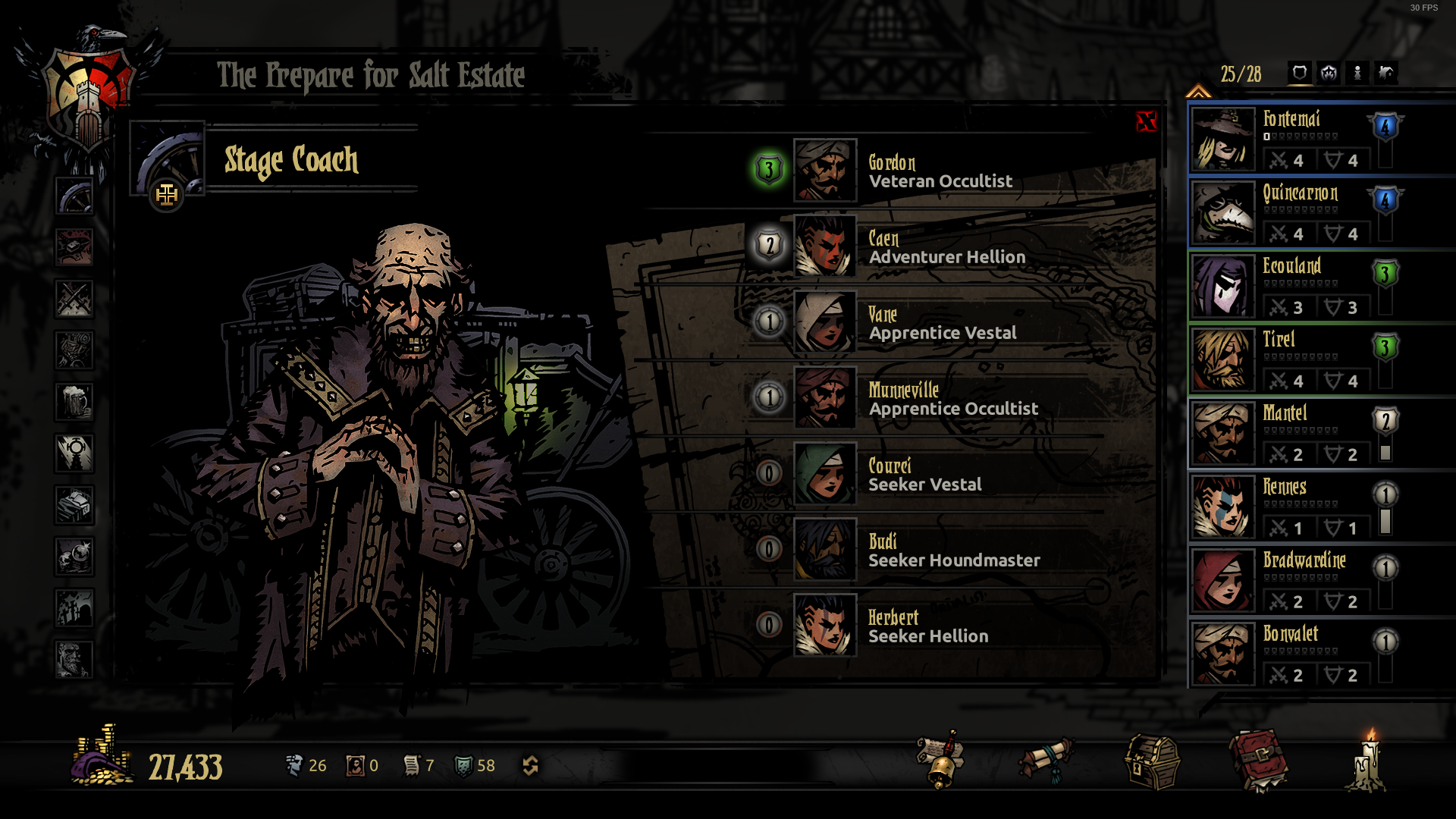
Task: Open the red journal book
Action: pyautogui.click(x=1259, y=761)
